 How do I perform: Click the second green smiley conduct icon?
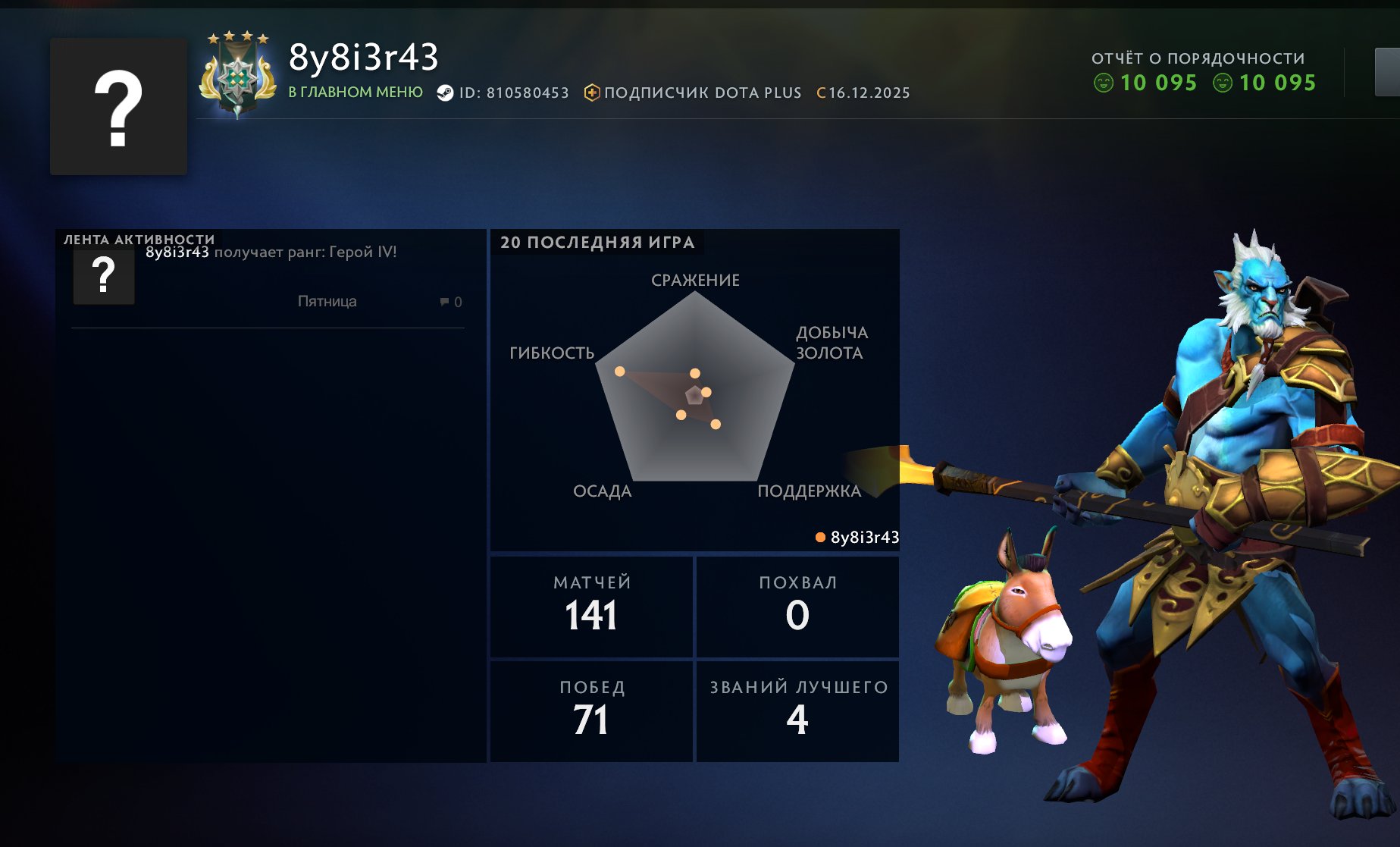pyautogui.click(x=1223, y=84)
